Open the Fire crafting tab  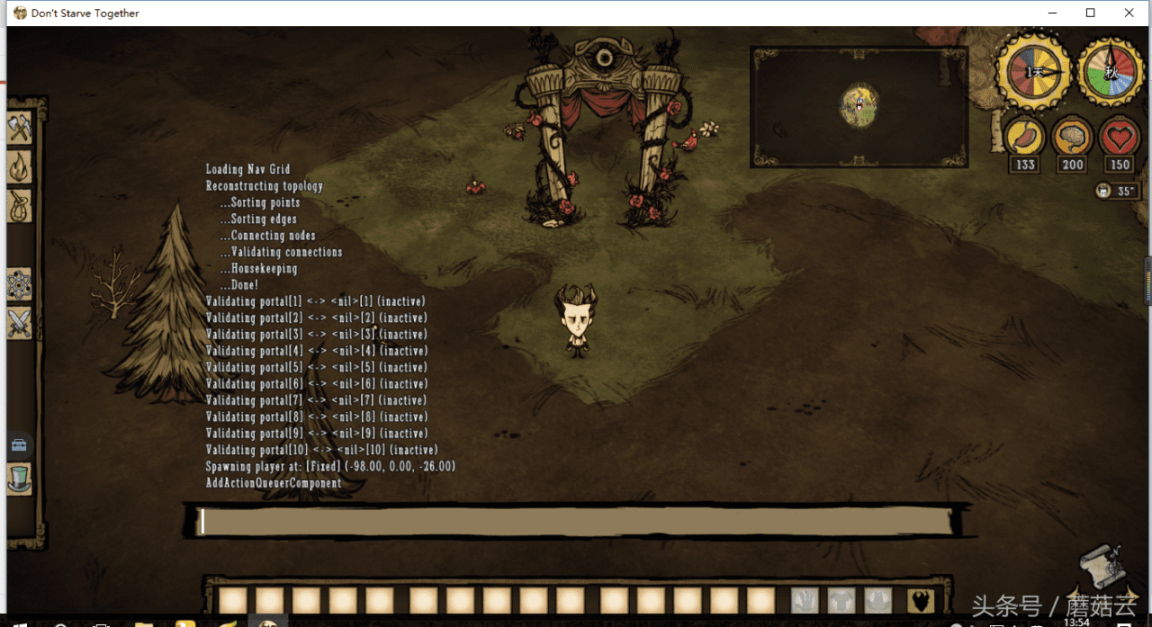click(x=20, y=167)
